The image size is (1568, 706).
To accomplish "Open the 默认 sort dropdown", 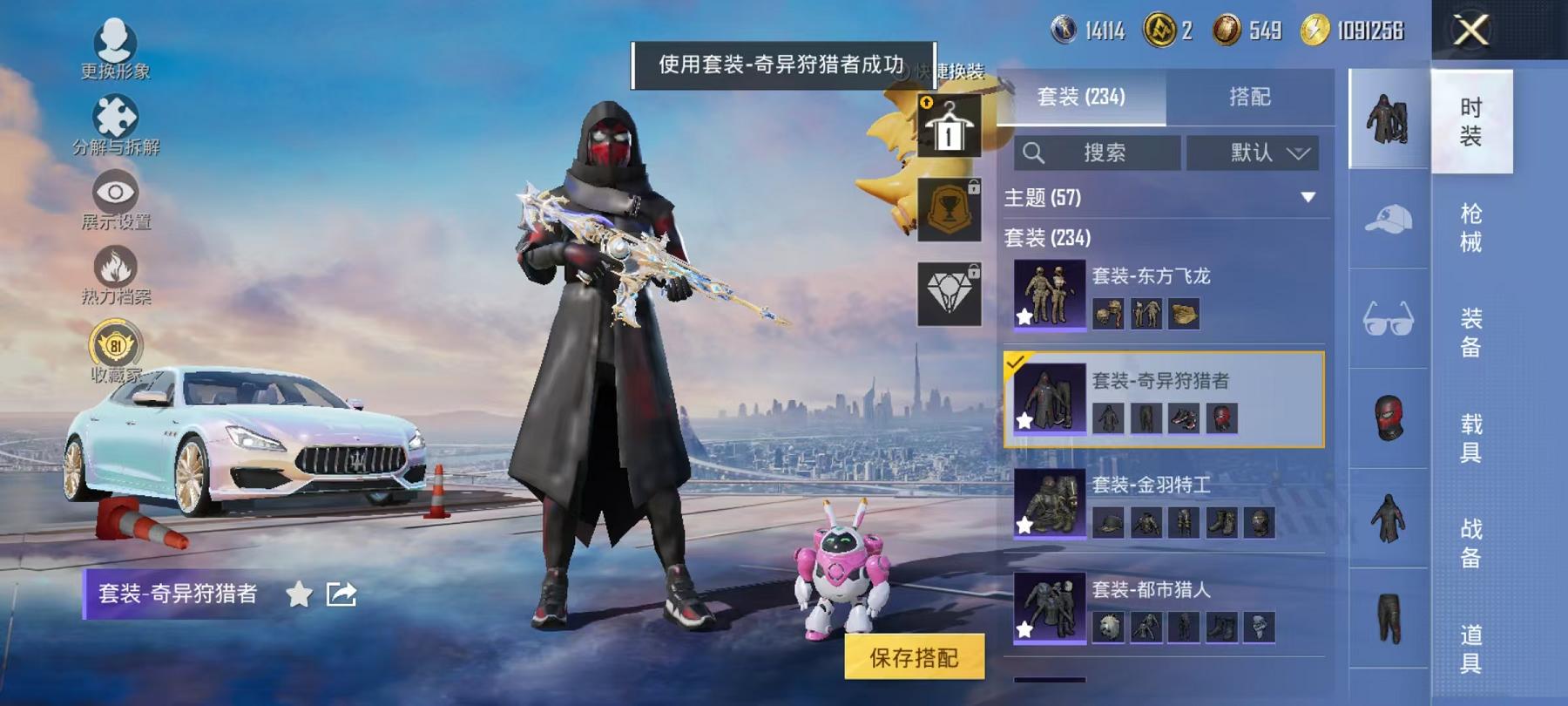I will 1254,153.
